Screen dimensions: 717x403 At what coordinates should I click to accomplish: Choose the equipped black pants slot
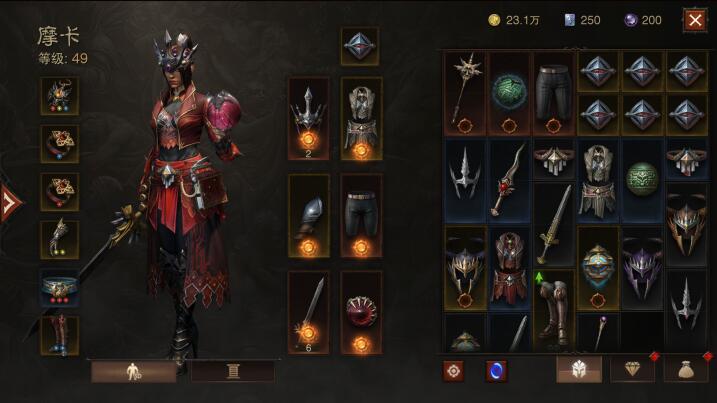[x=360, y=215]
